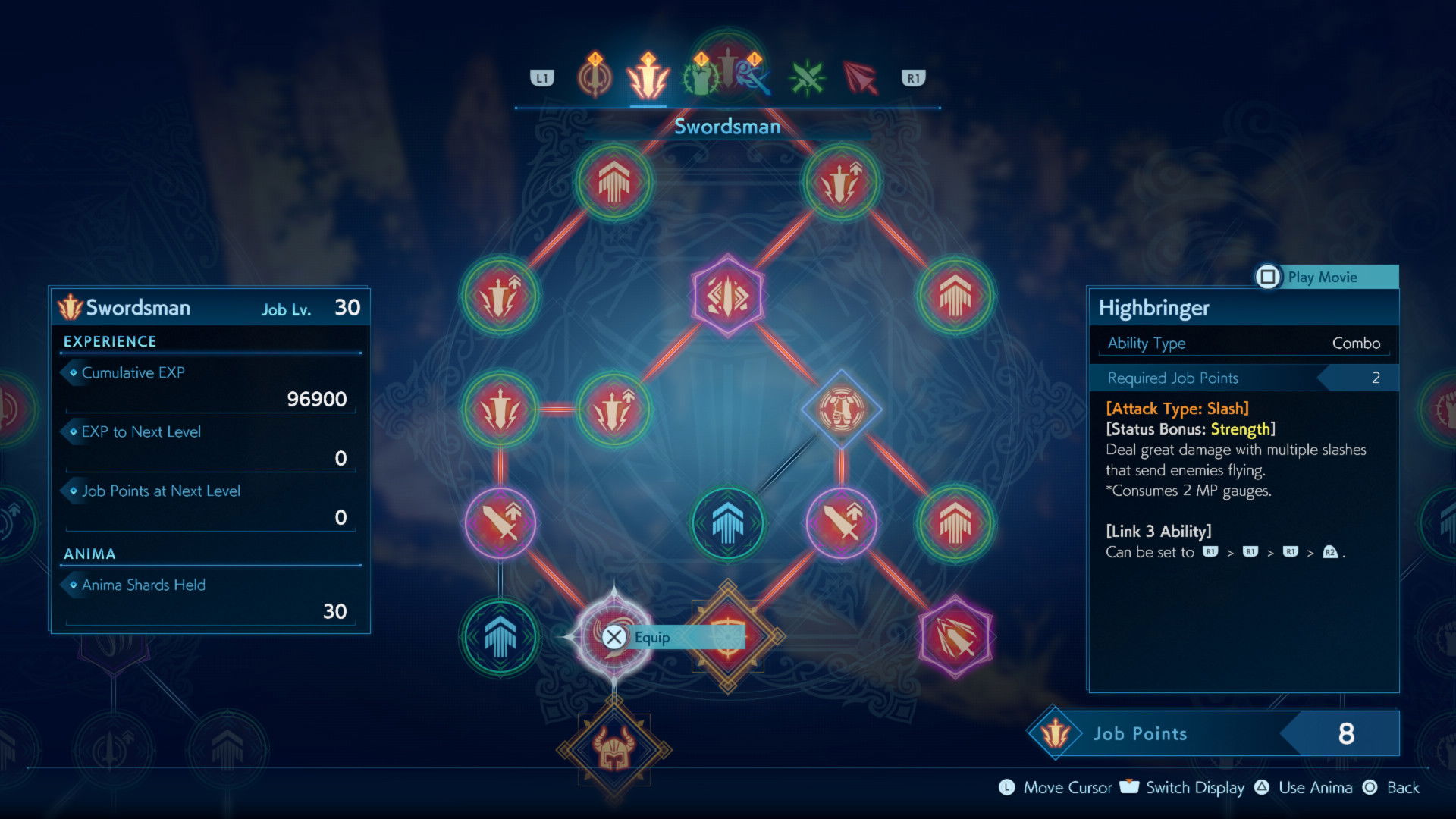
Task: Open the red arrow job tab
Action: coord(860,78)
